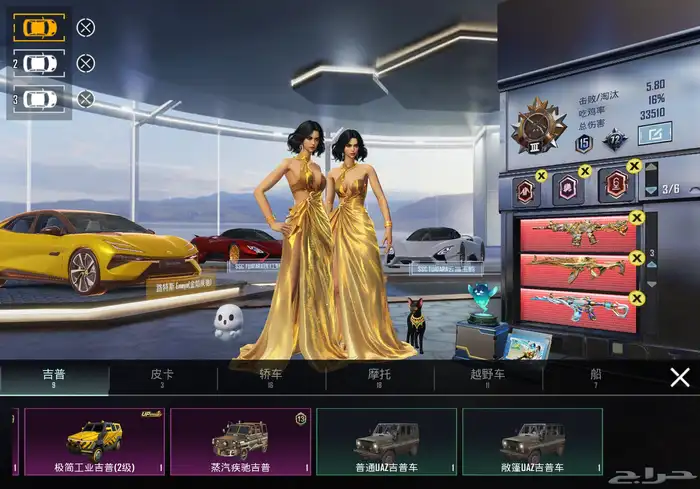Select the 极简工业吉普 yellow jeep card
Screen dimensions: 700x489
point(94,441)
